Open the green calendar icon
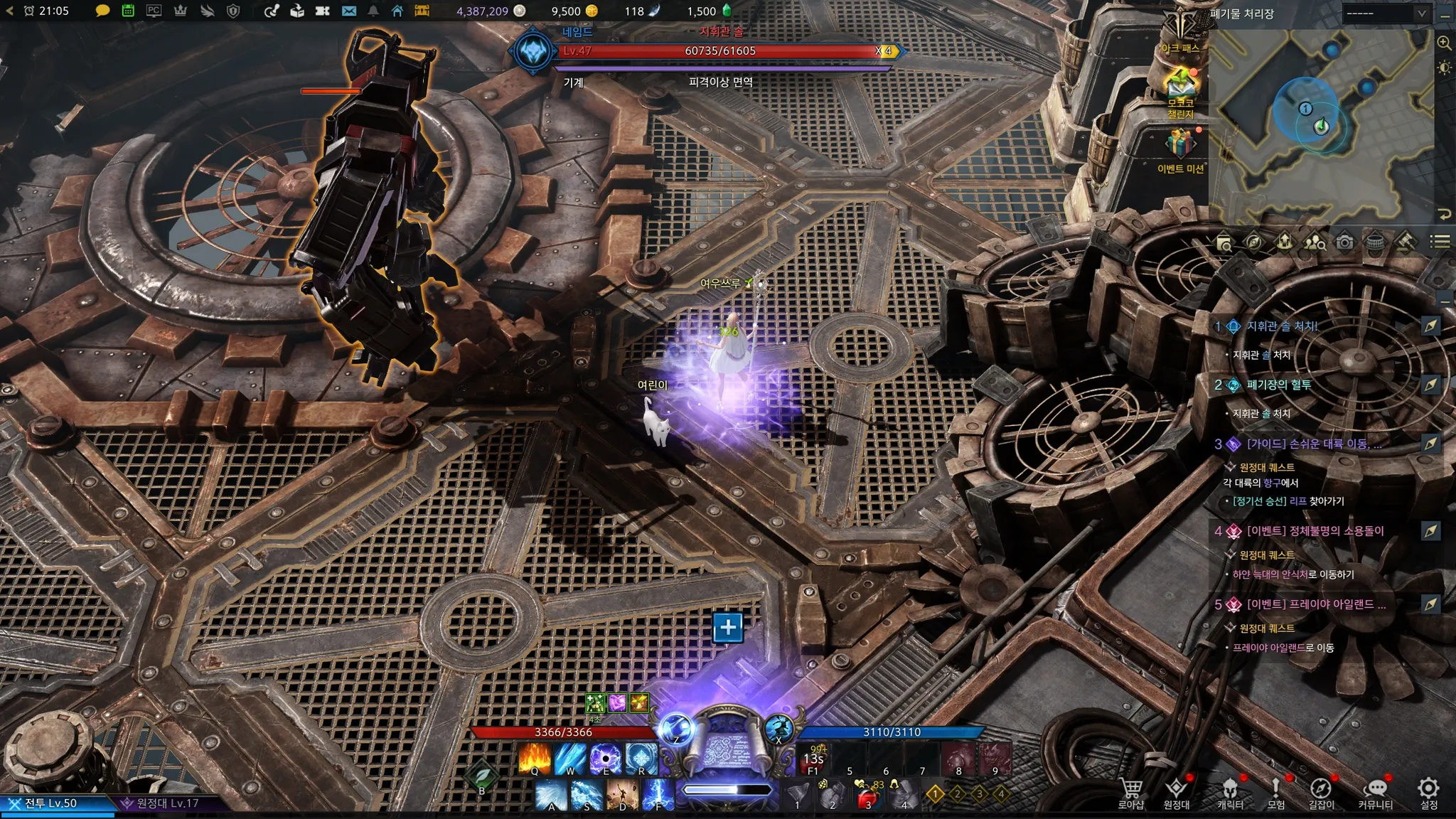Screen dimensions: 1456x819 (x=128, y=11)
